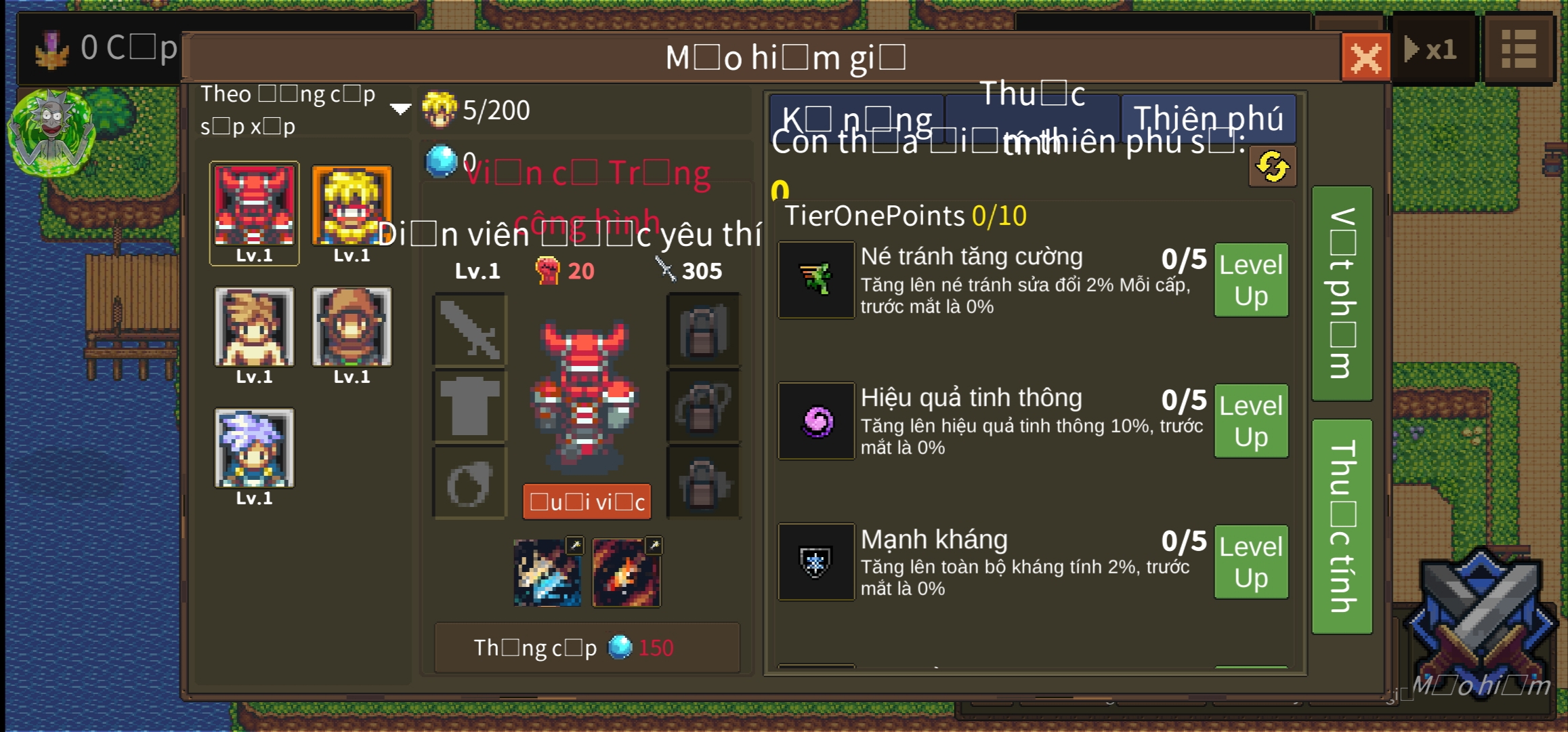Level up Mạnh kháng talent
This screenshot has height=732, width=1568.
pos(1250,562)
